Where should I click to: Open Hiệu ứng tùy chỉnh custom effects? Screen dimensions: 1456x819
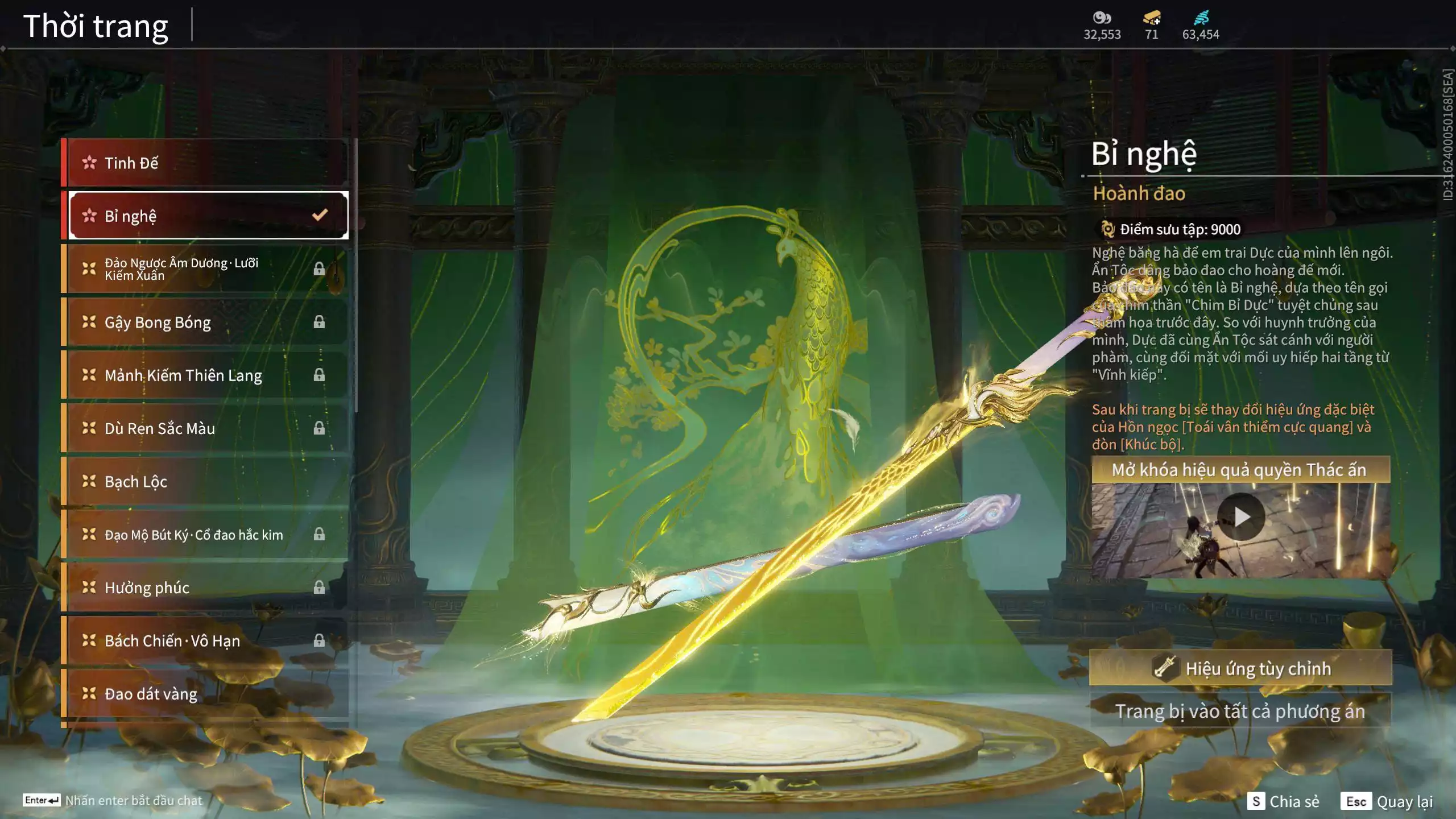(1240, 668)
